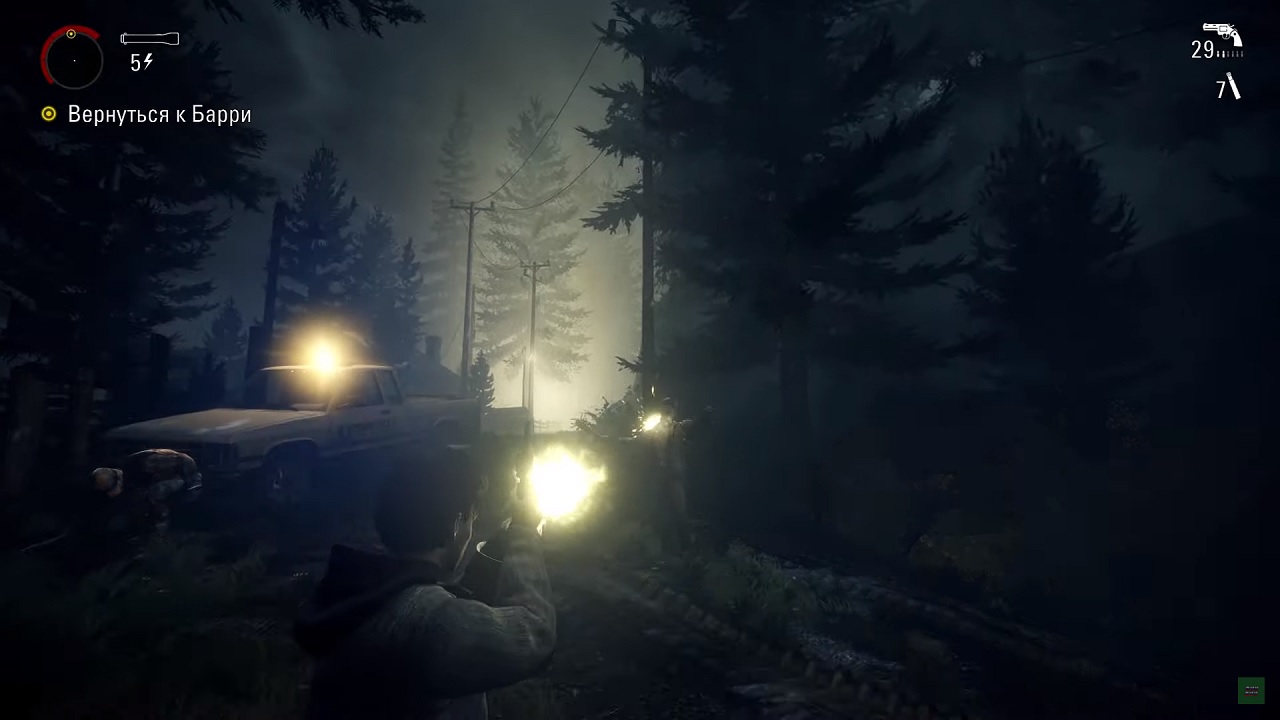The width and height of the screenshot is (1280, 720).
Task: Click the flare stick icon below the revolver
Action: click(1233, 86)
